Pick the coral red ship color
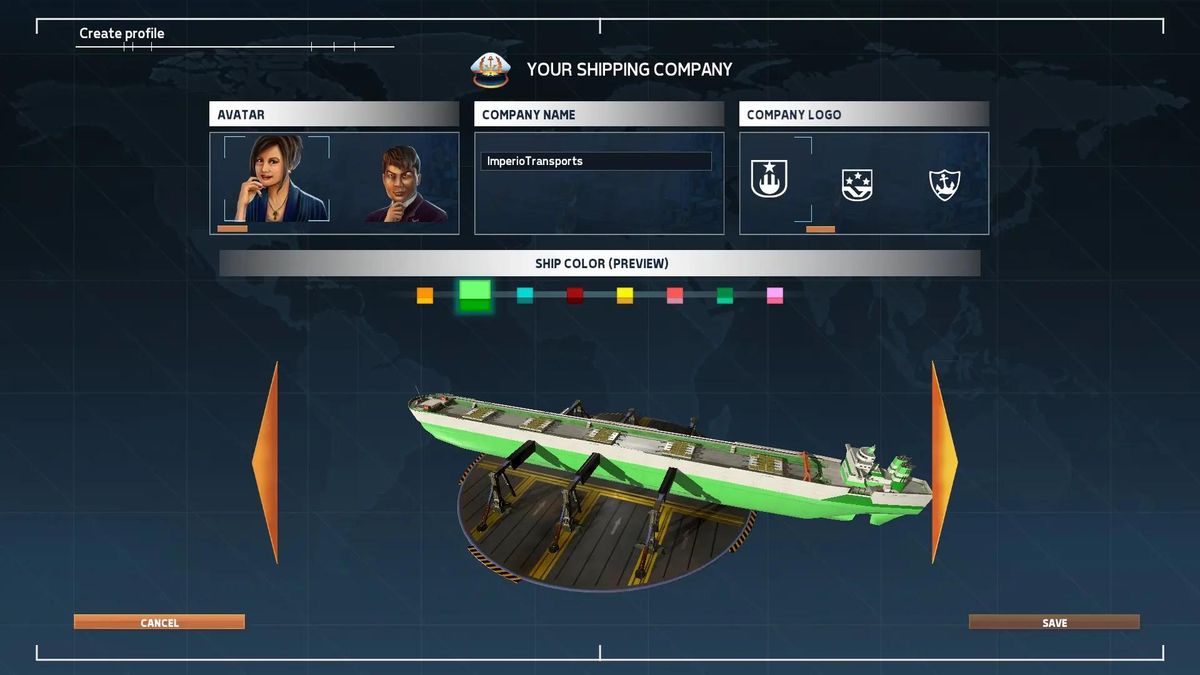1200x675 pixels. pyautogui.click(x=675, y=295)
